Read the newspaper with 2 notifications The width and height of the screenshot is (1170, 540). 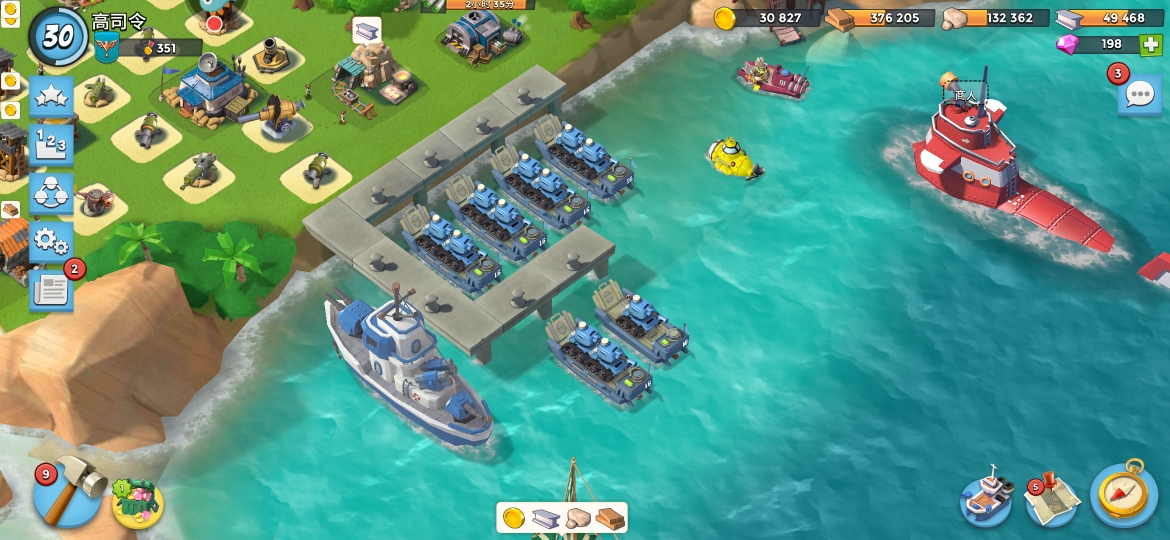51,290
